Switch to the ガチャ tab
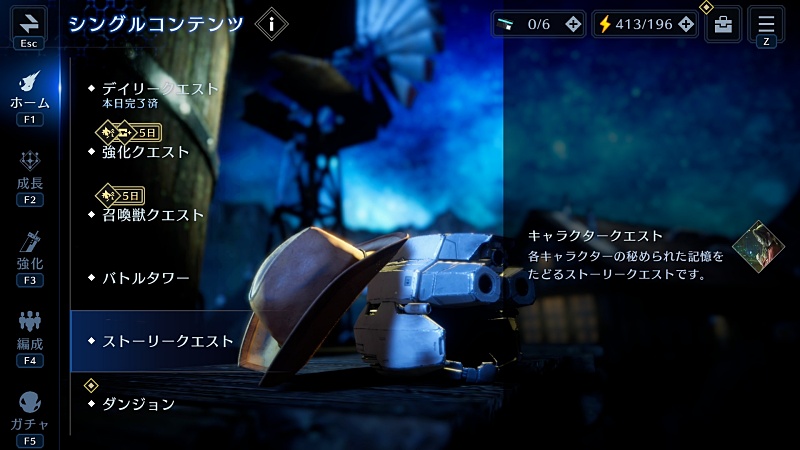 click(x=29, y=413)
